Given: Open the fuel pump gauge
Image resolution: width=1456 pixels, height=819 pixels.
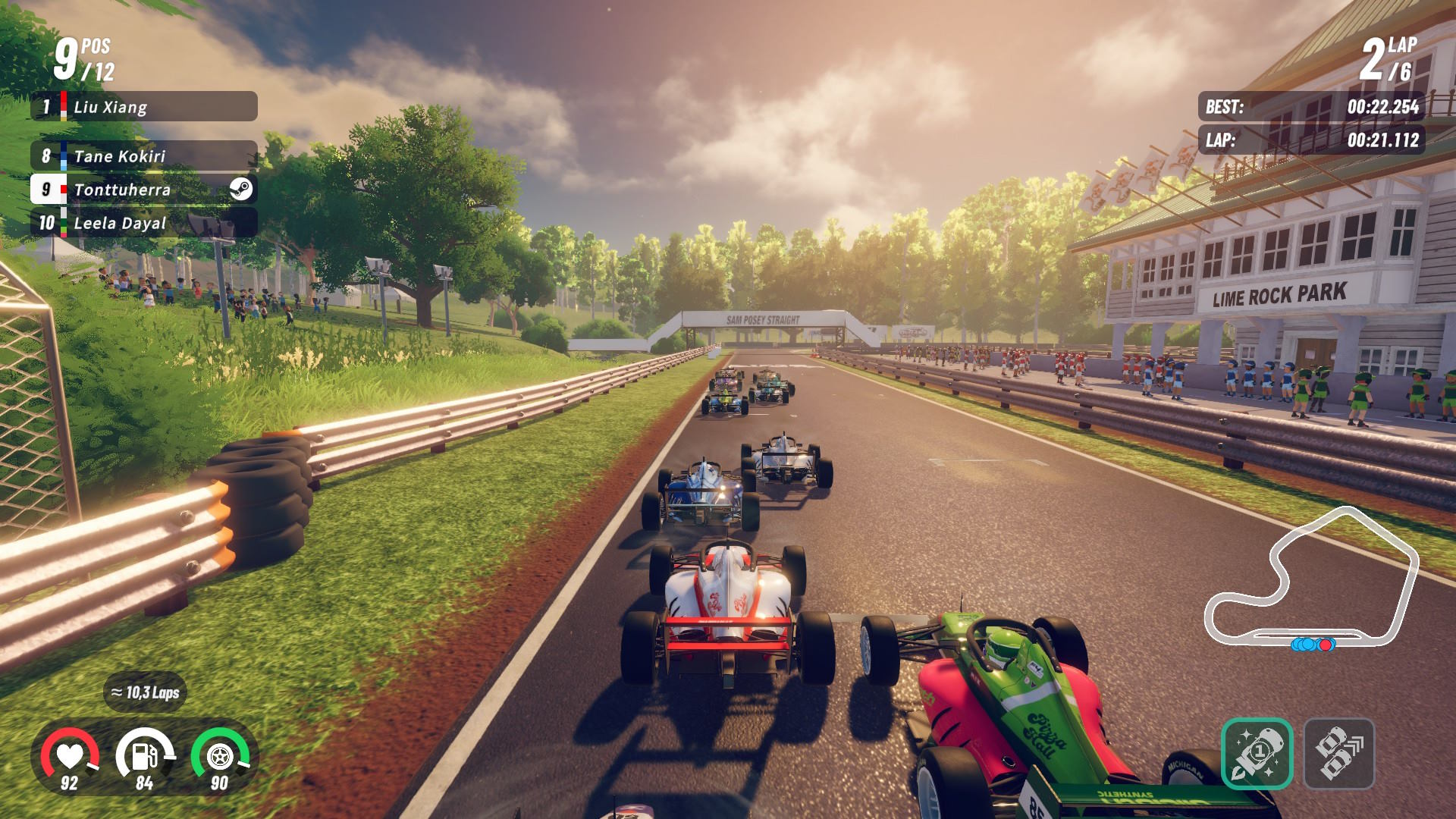Looking at the screenshot, I should coord(144,758).
